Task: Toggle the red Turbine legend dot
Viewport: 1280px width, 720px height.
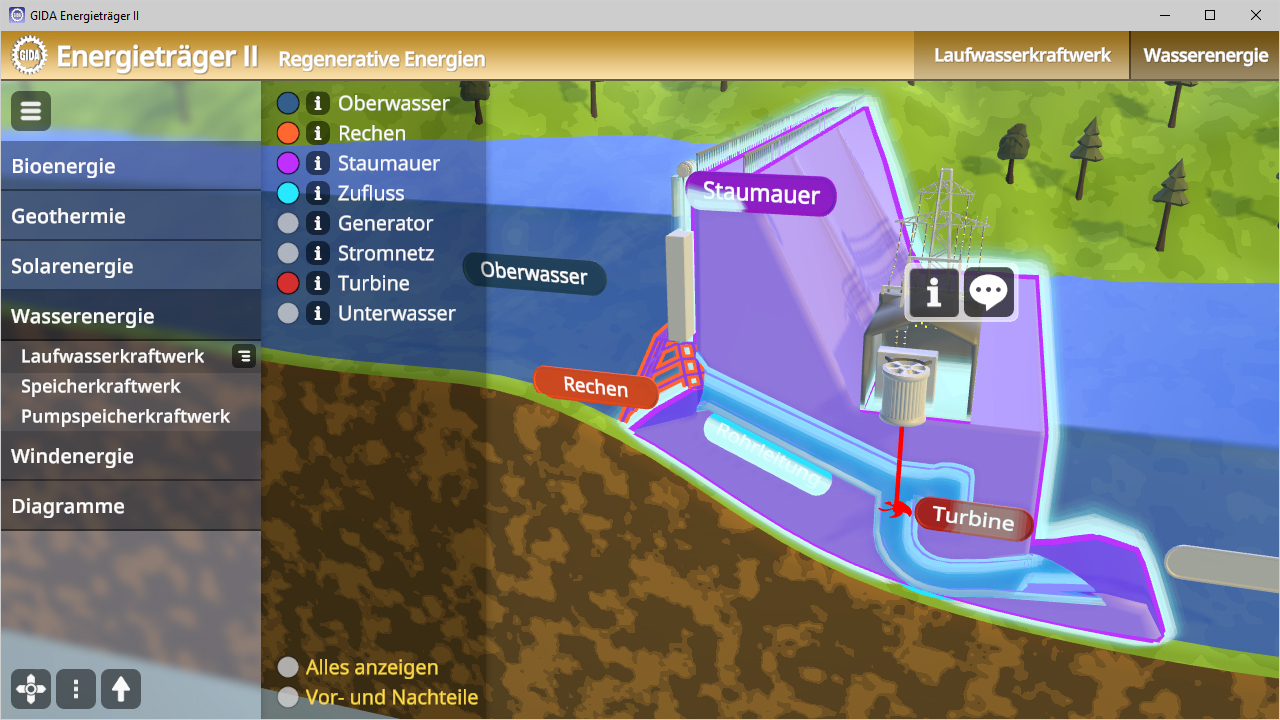Action: pyautogui.click(x=289, y=283)
